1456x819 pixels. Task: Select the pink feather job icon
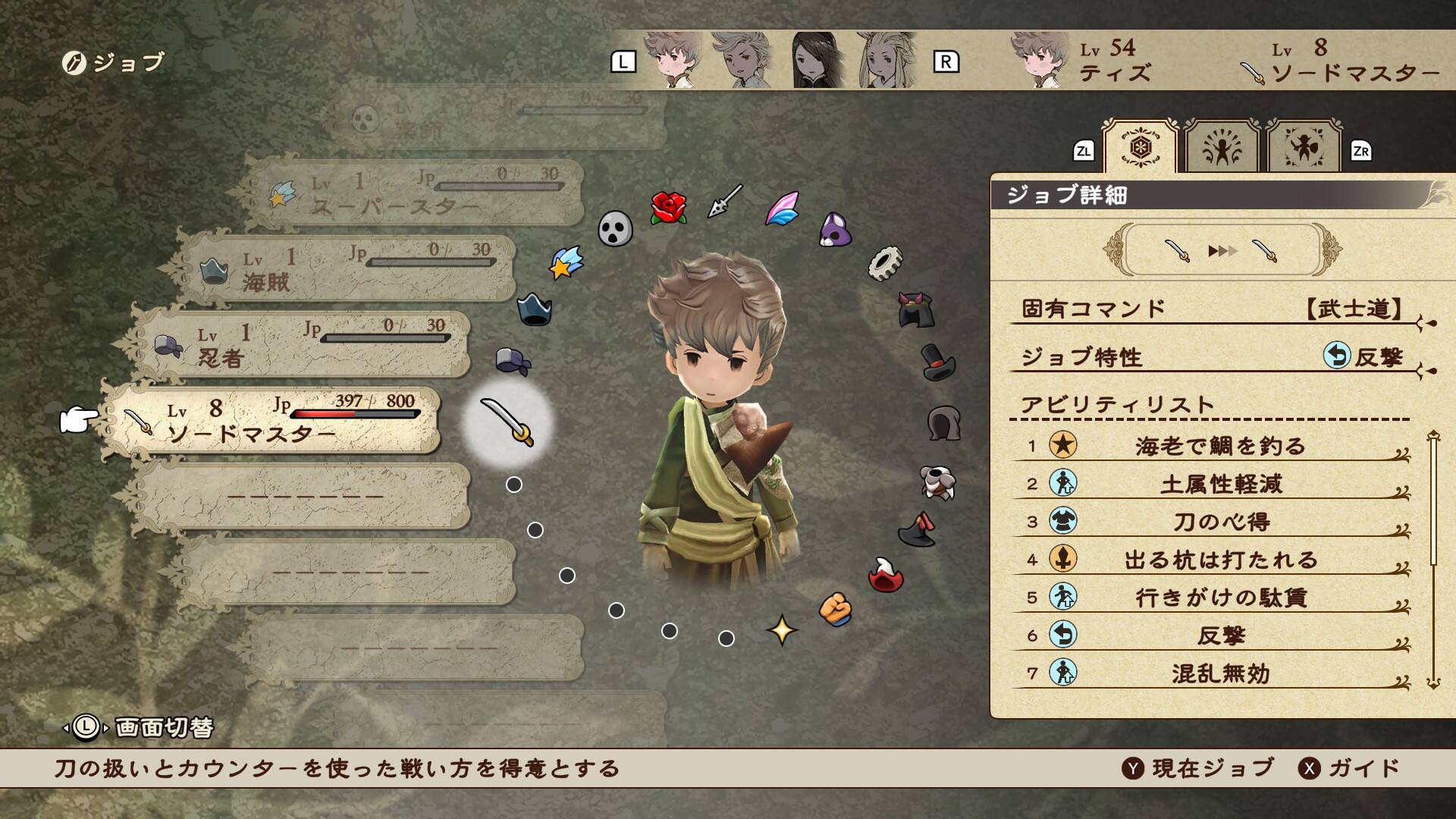coord(782,209)
